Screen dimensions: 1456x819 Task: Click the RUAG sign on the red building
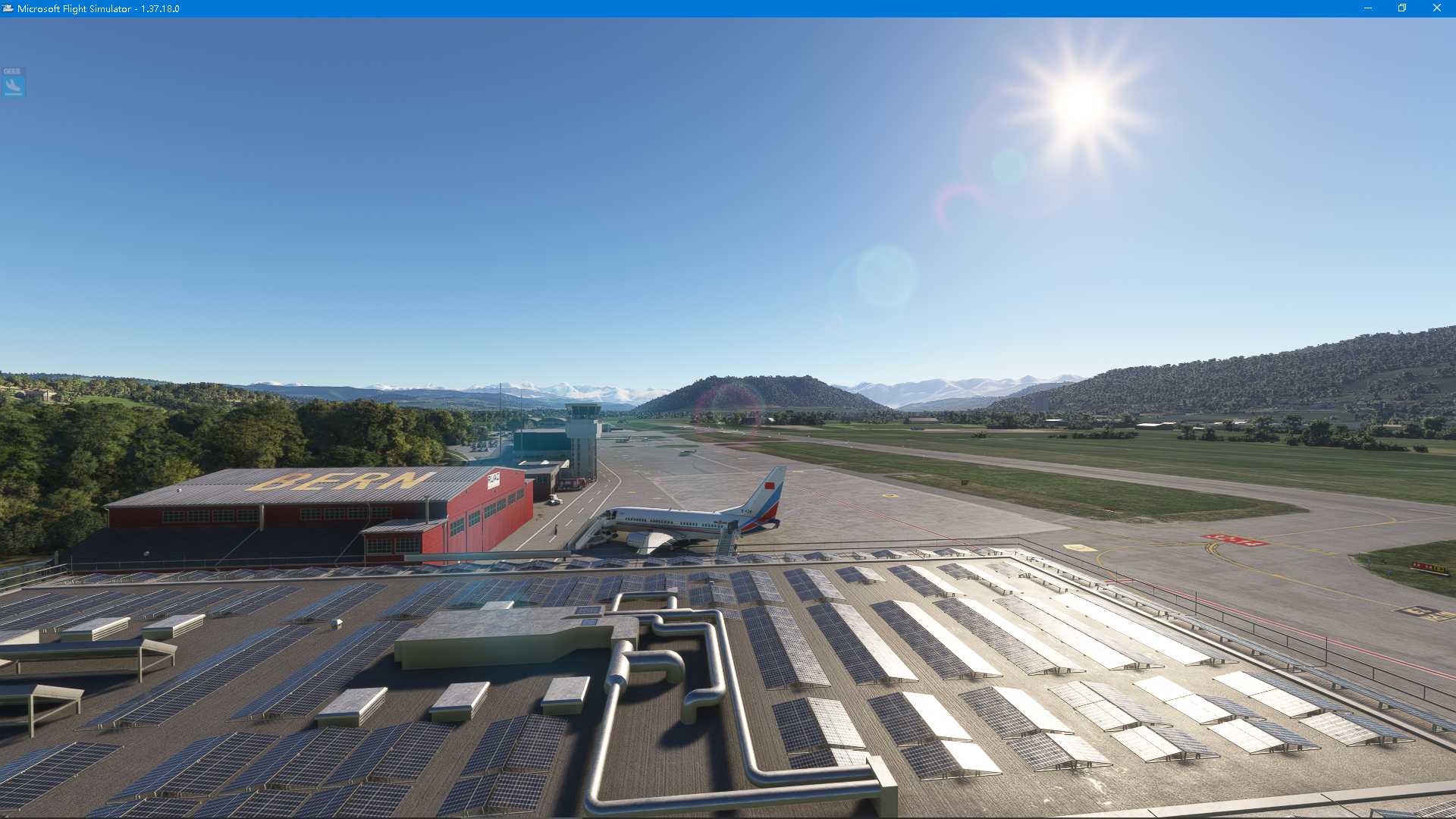click(x=494, y=481)
